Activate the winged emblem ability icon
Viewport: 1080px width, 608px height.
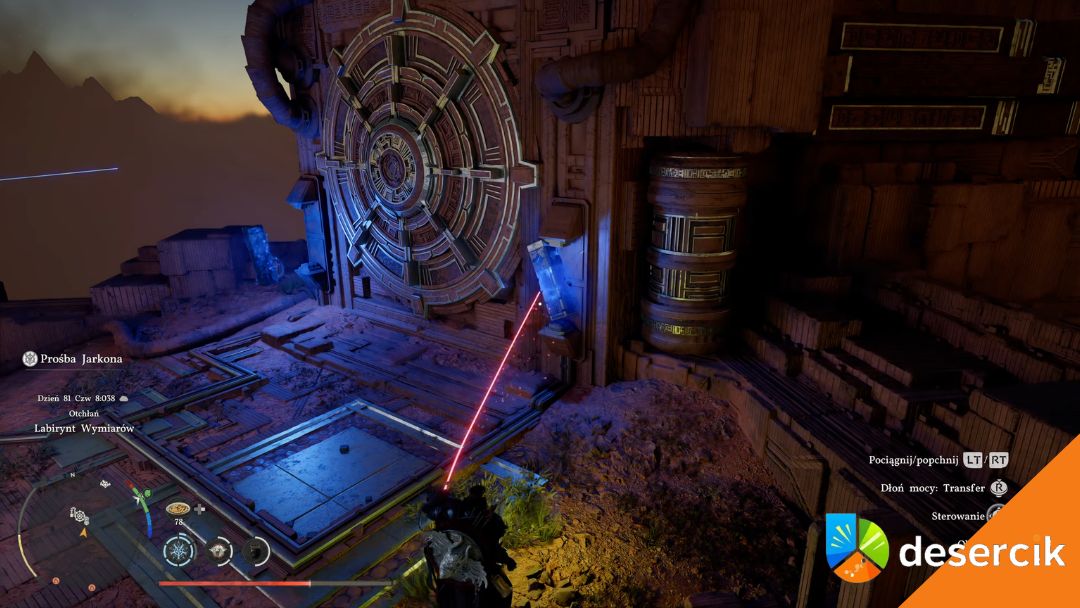220,550
